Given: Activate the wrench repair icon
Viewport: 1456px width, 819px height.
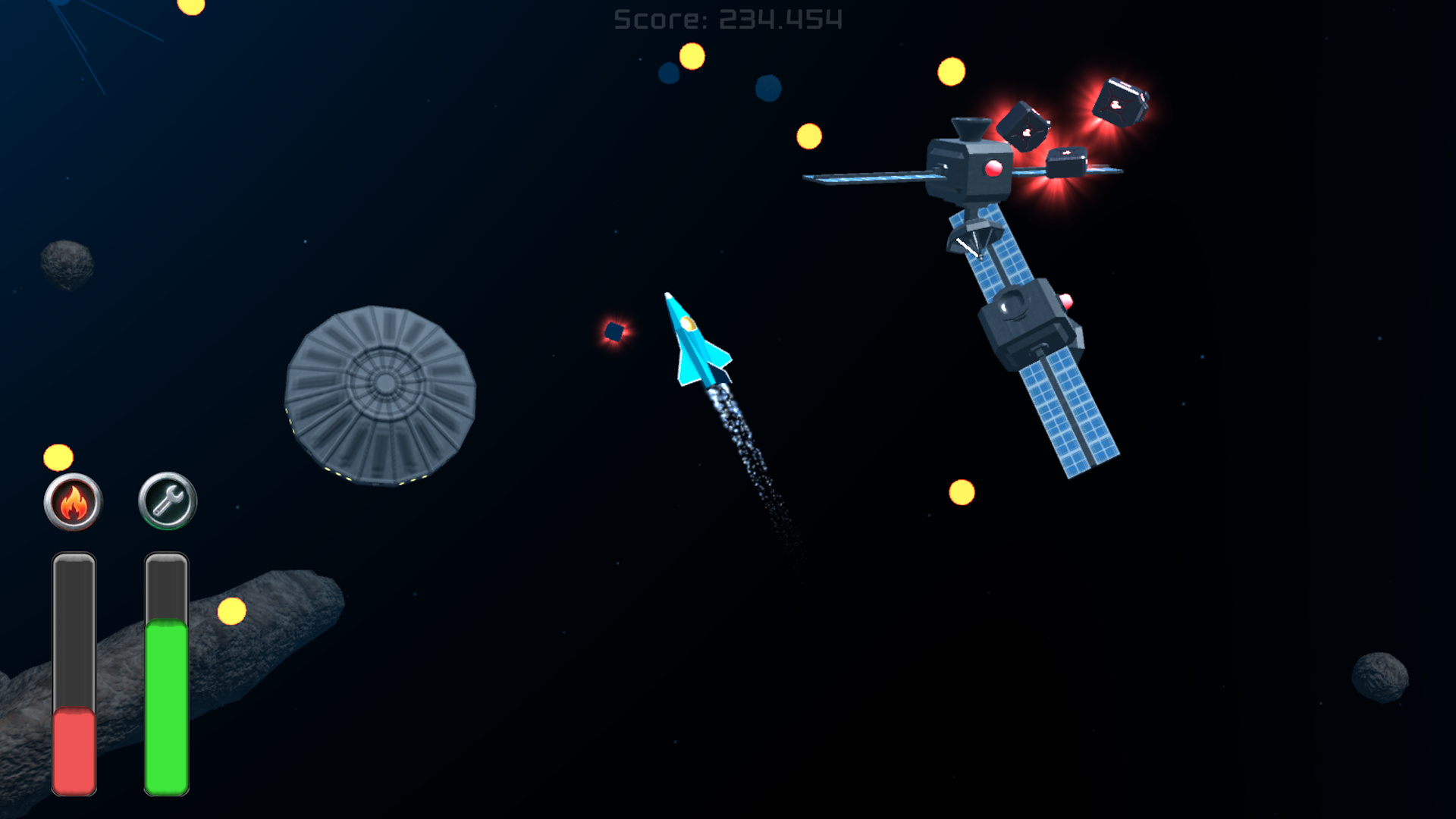Looking at the screenshot, I should (165, 501).
